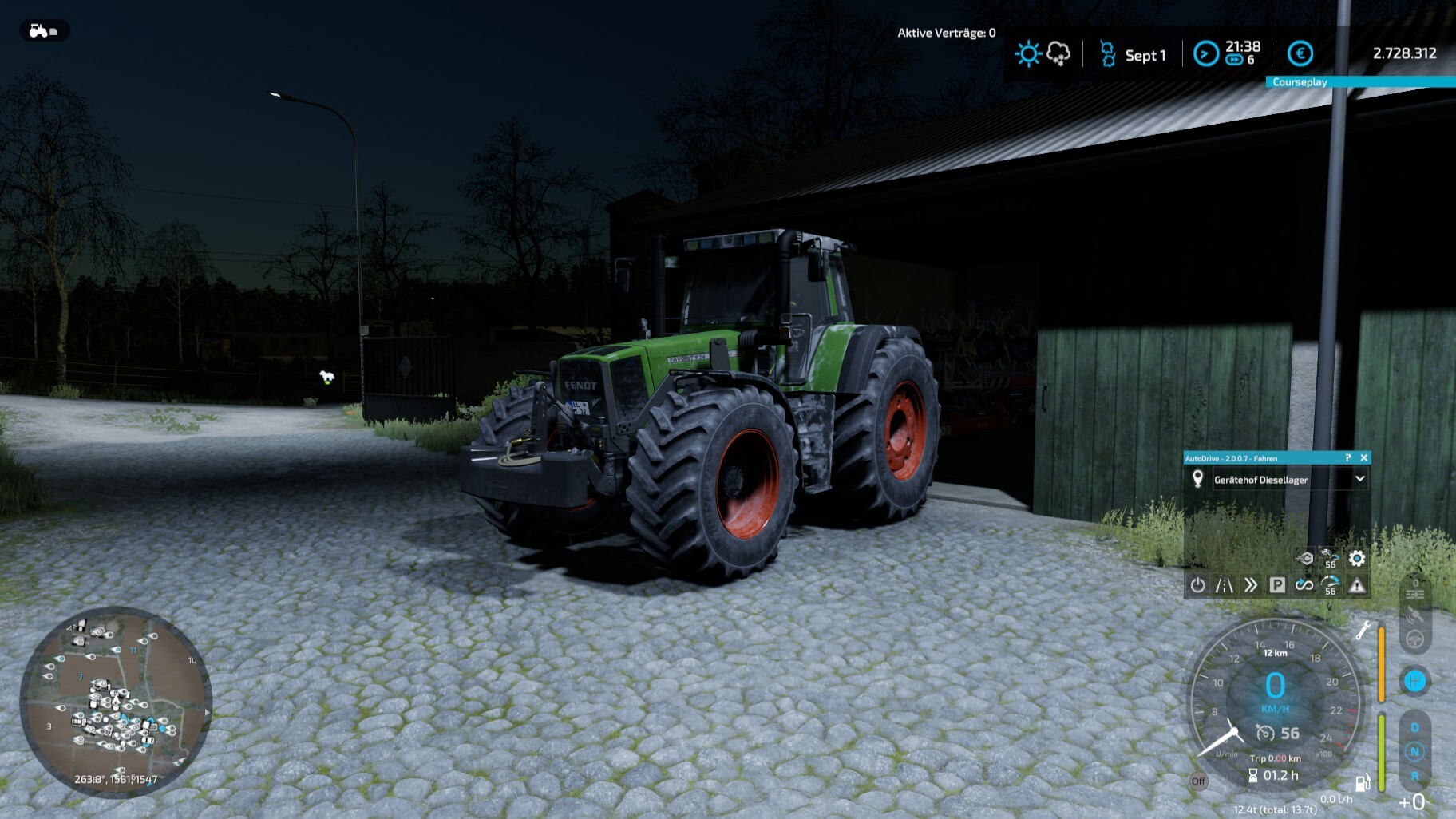The image size is (1456, 819).
Task: Open AutoDrive help question mark
Action: pyautogui.click(x=1347, y=458)
